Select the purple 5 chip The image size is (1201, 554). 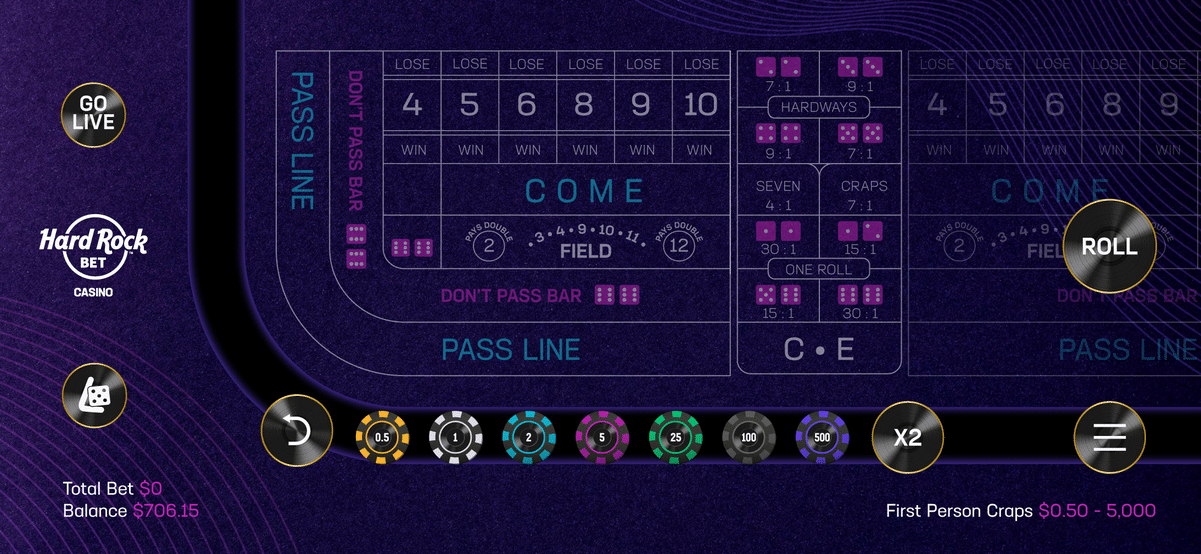[x=602, y=437]
